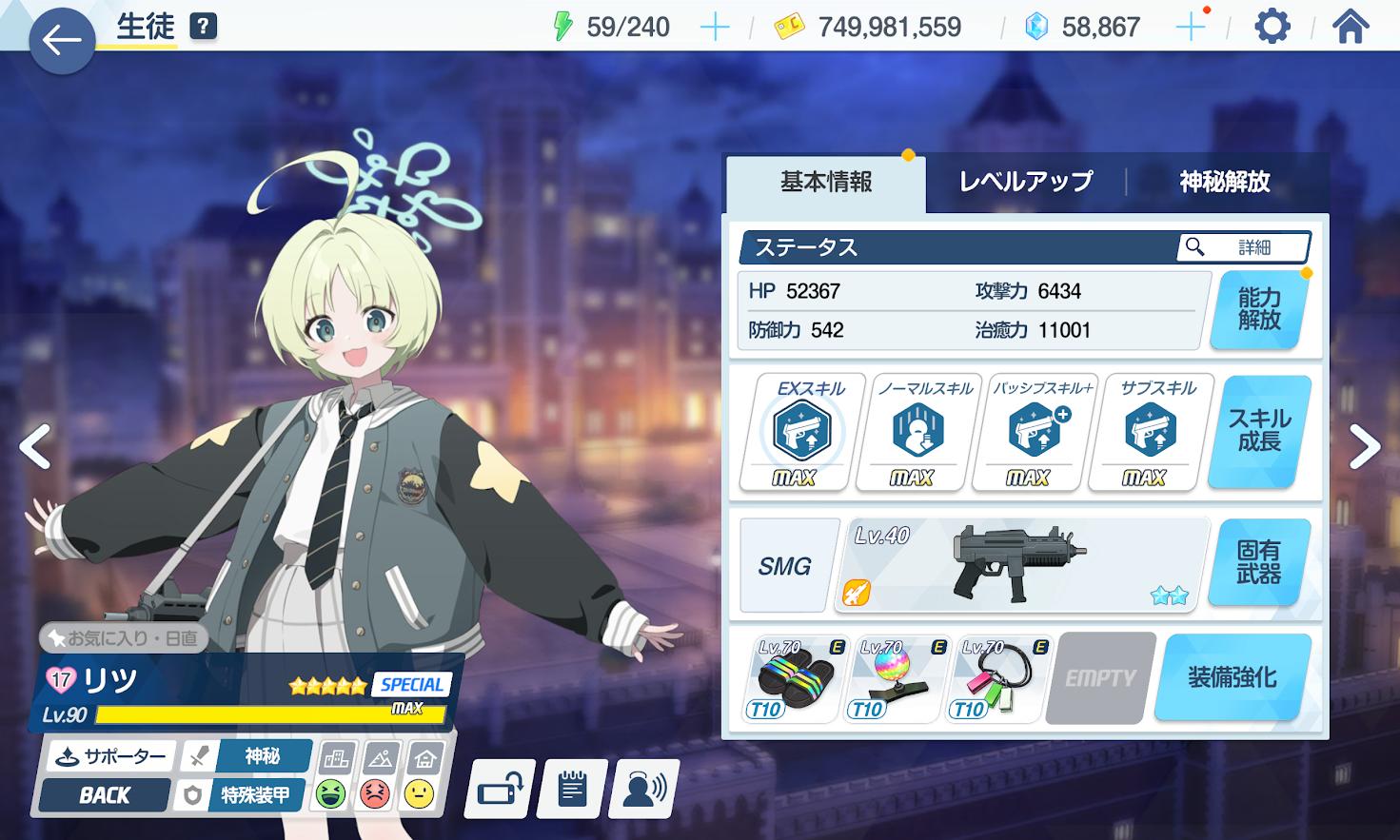The height and width of the screenshot is (840, 1400).
Task: Open the 固有武器 screen
Action: pyautogui.click(x=1258, y=562)
